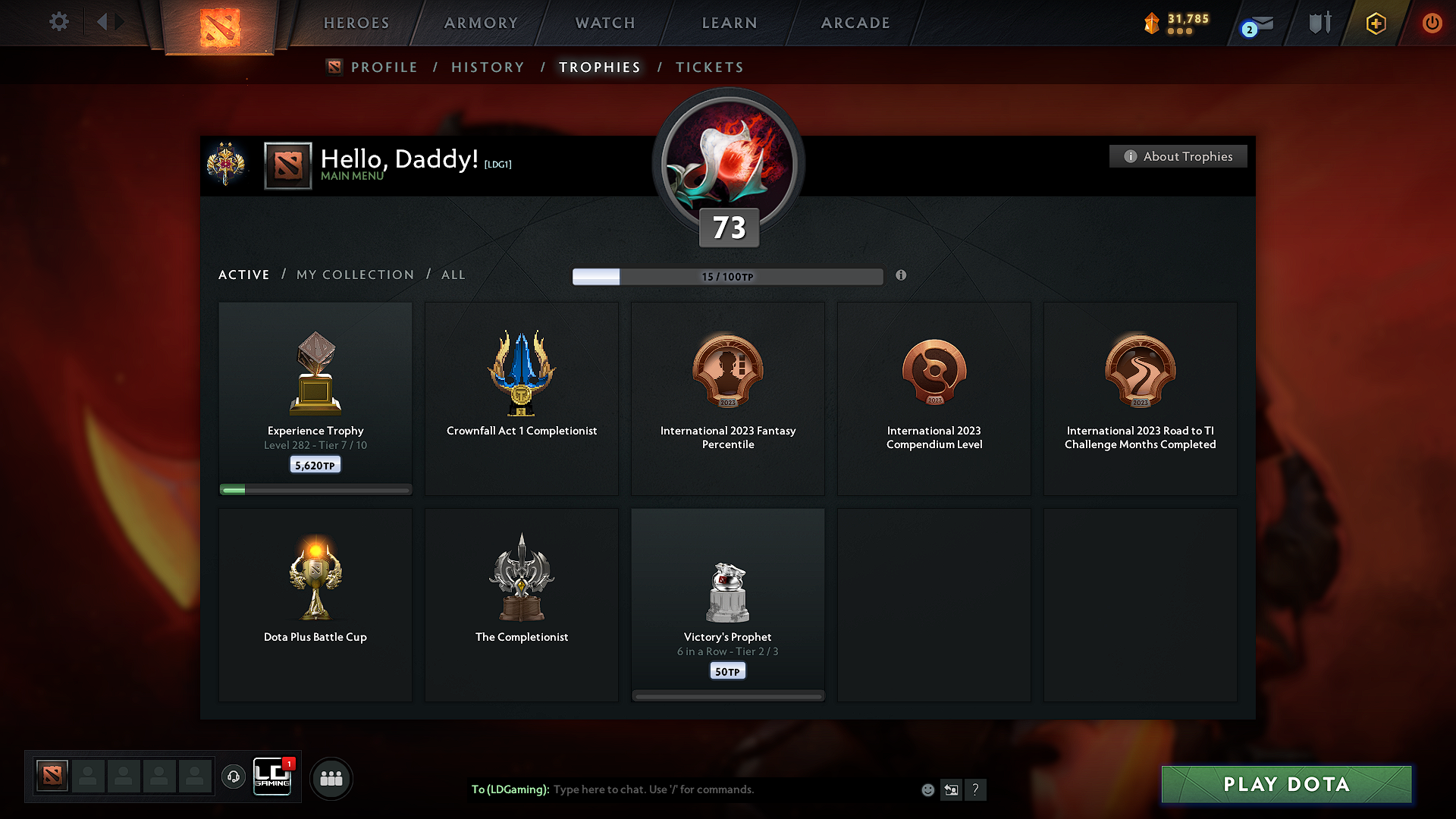
Task: Expand the trophy progress info icon
Action: click(902, 276)
